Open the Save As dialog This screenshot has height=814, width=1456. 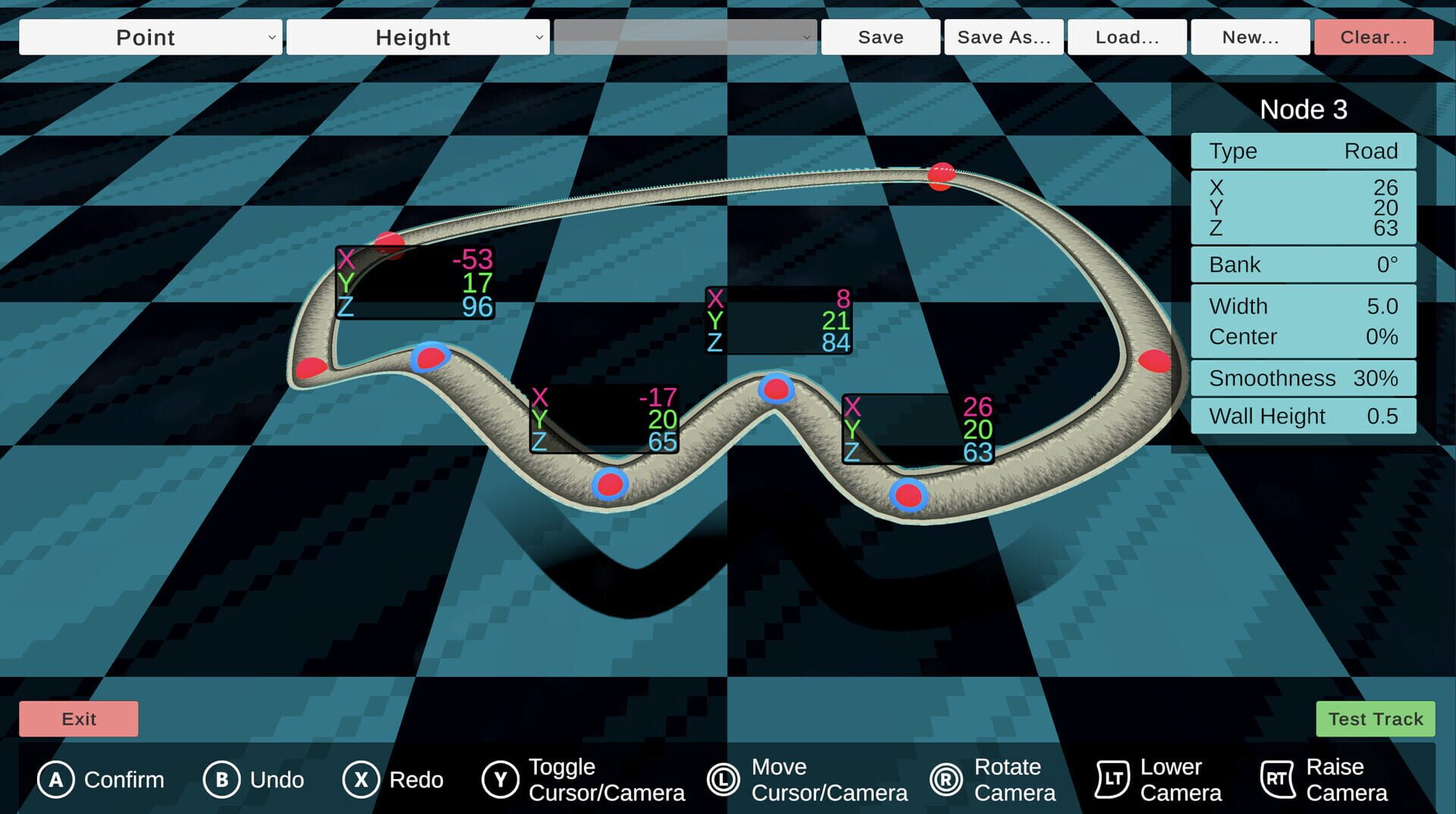tap(1003, 36)
